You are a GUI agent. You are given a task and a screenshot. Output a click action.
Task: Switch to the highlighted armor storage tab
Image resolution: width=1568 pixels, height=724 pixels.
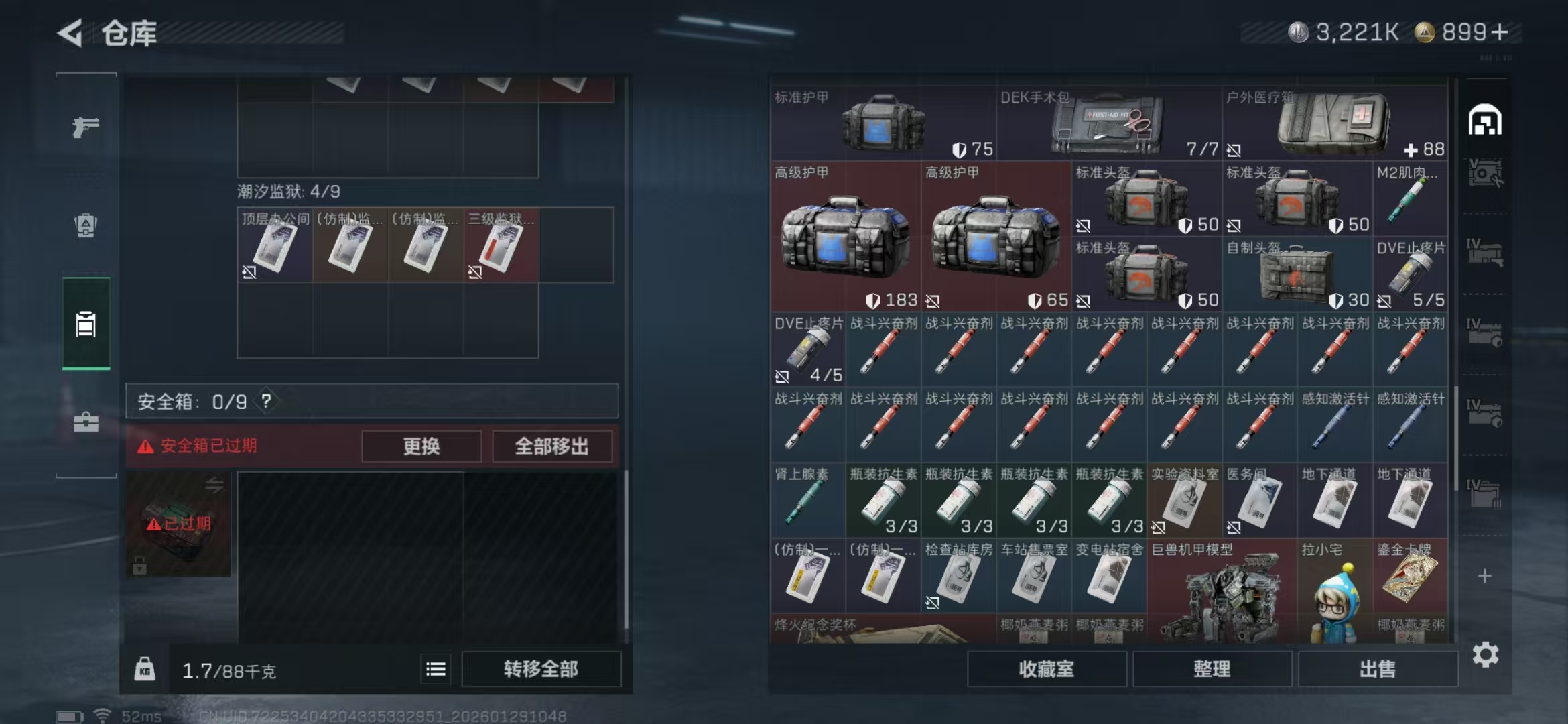pos(85,325)
